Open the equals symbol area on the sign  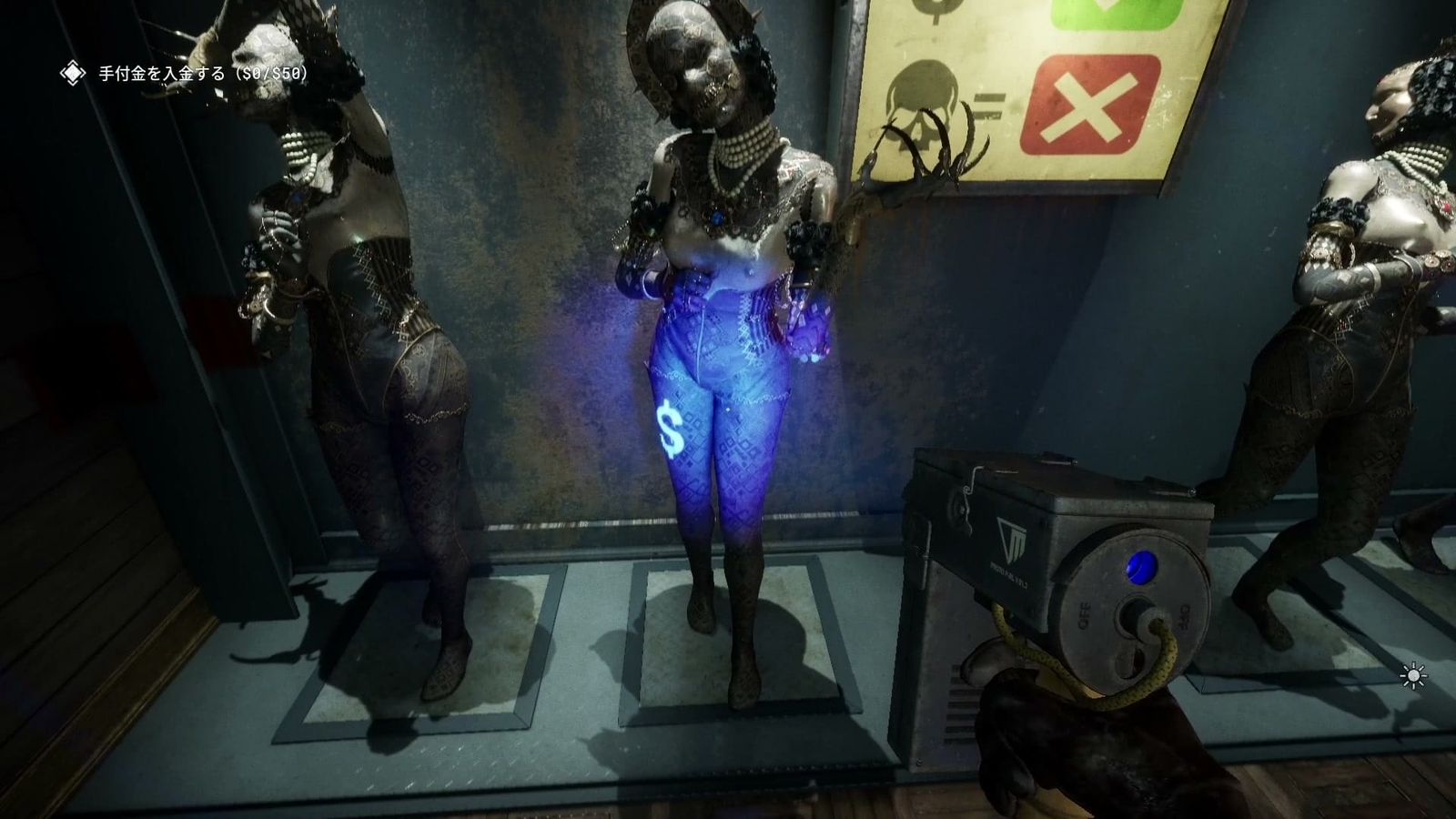click(x=989, y=103)
